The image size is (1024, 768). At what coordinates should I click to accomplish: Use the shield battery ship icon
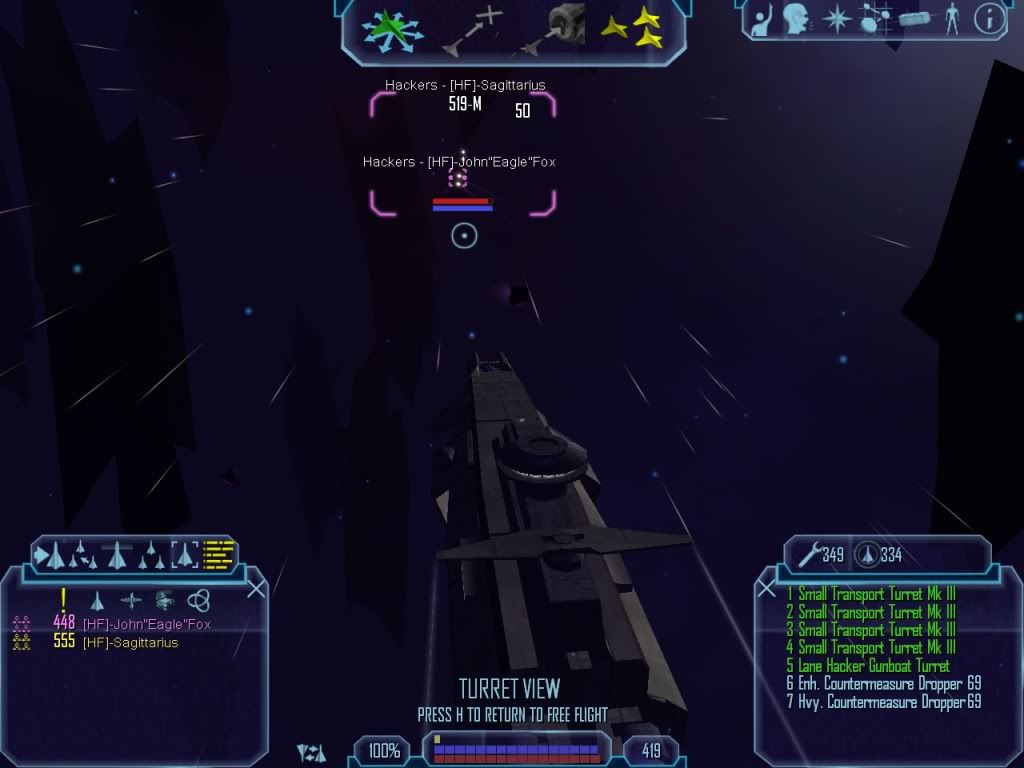tap(867, 554)
